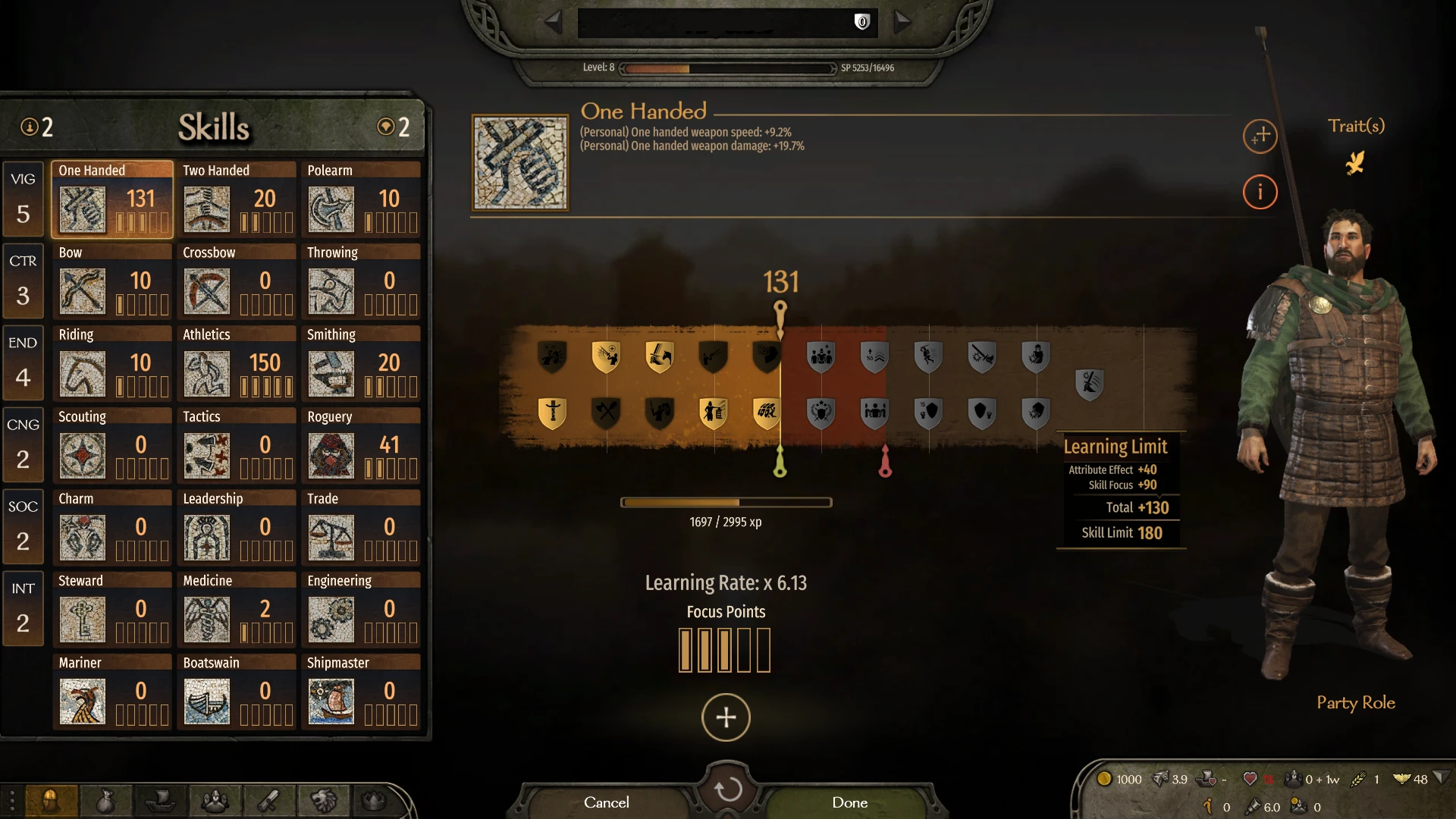Open the Smithing skill
The height and width of the screenshot is (819, 1456).
click(x=333, y=373)
